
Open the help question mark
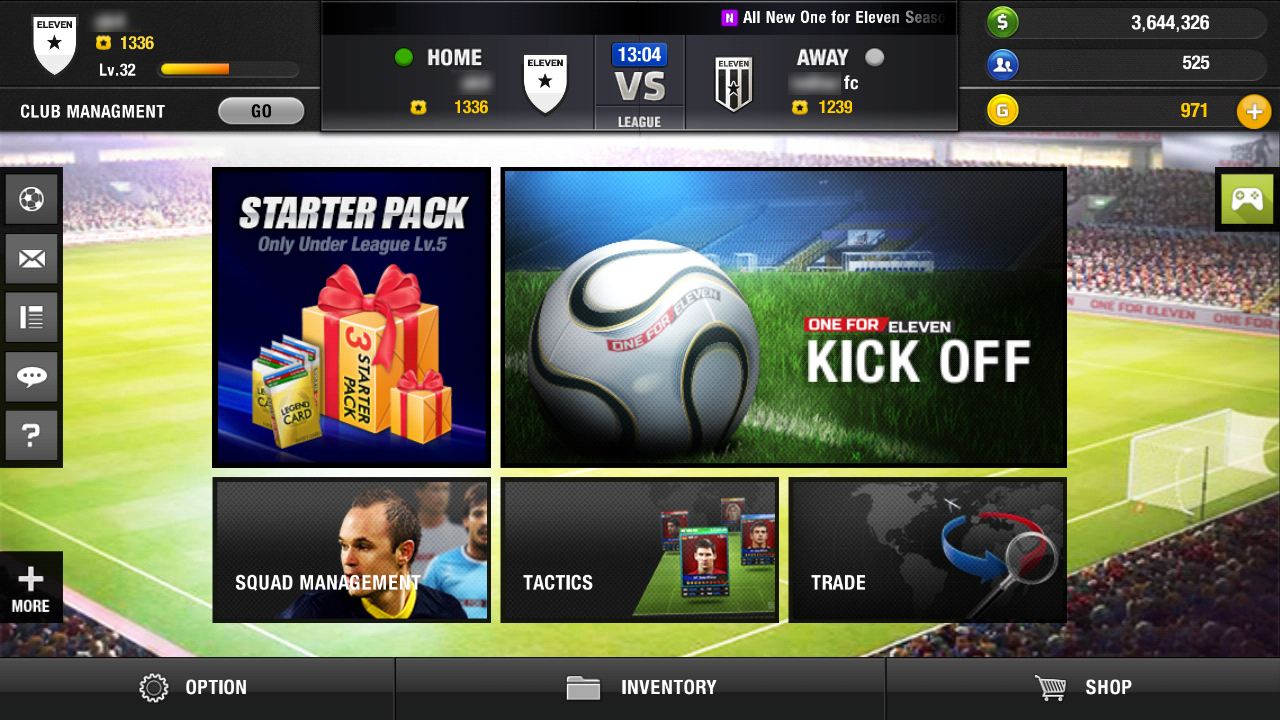pos(31,435)
